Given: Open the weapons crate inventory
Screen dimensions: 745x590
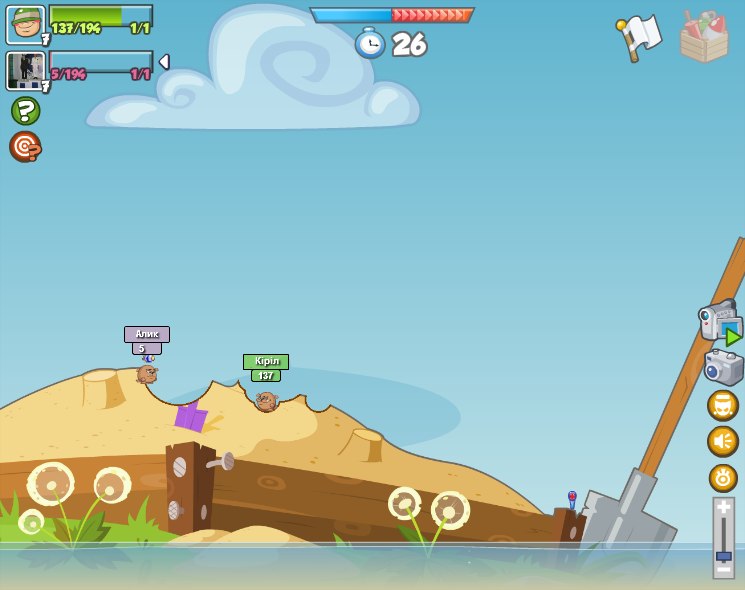Looking at the screenshot, I should [x=703, y=37].
